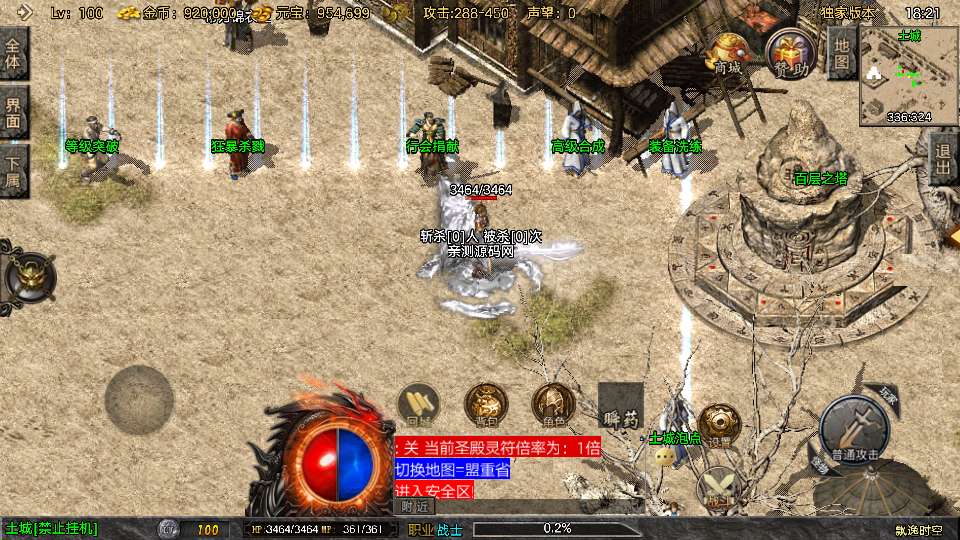This screenshot has width=960, height=540.
Task: Switch to the 附近 nearby chat tab
Action: (413, 507)
